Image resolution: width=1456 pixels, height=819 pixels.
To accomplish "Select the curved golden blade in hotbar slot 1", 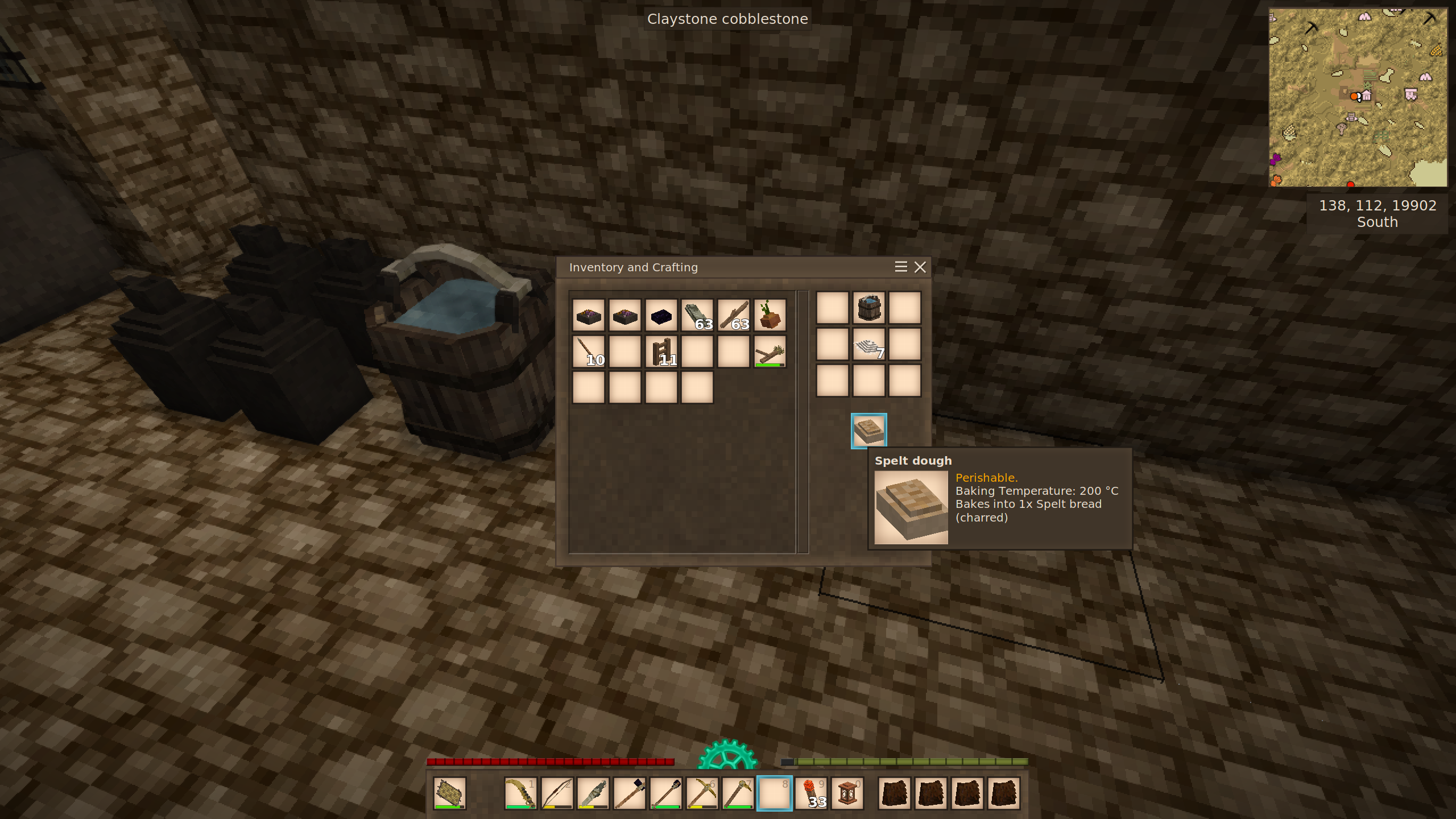I will (520, 793).
